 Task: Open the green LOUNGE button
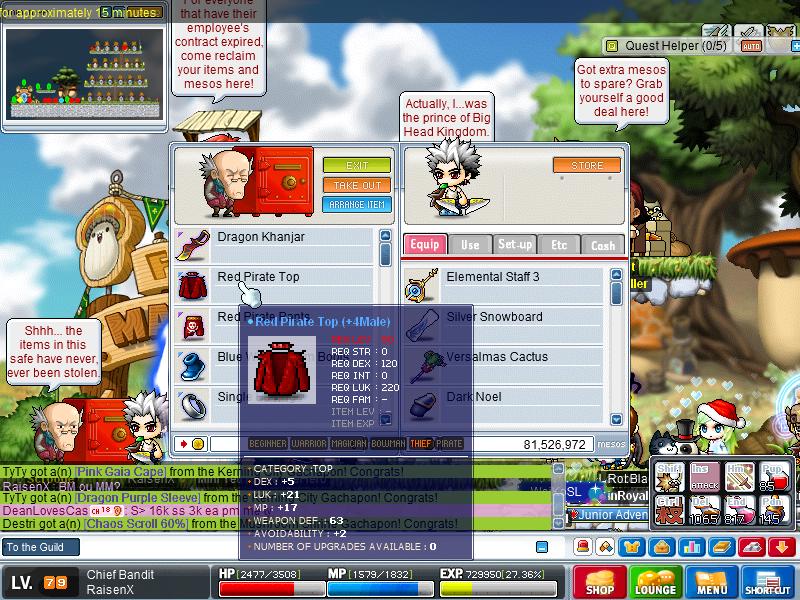[655, 583]
